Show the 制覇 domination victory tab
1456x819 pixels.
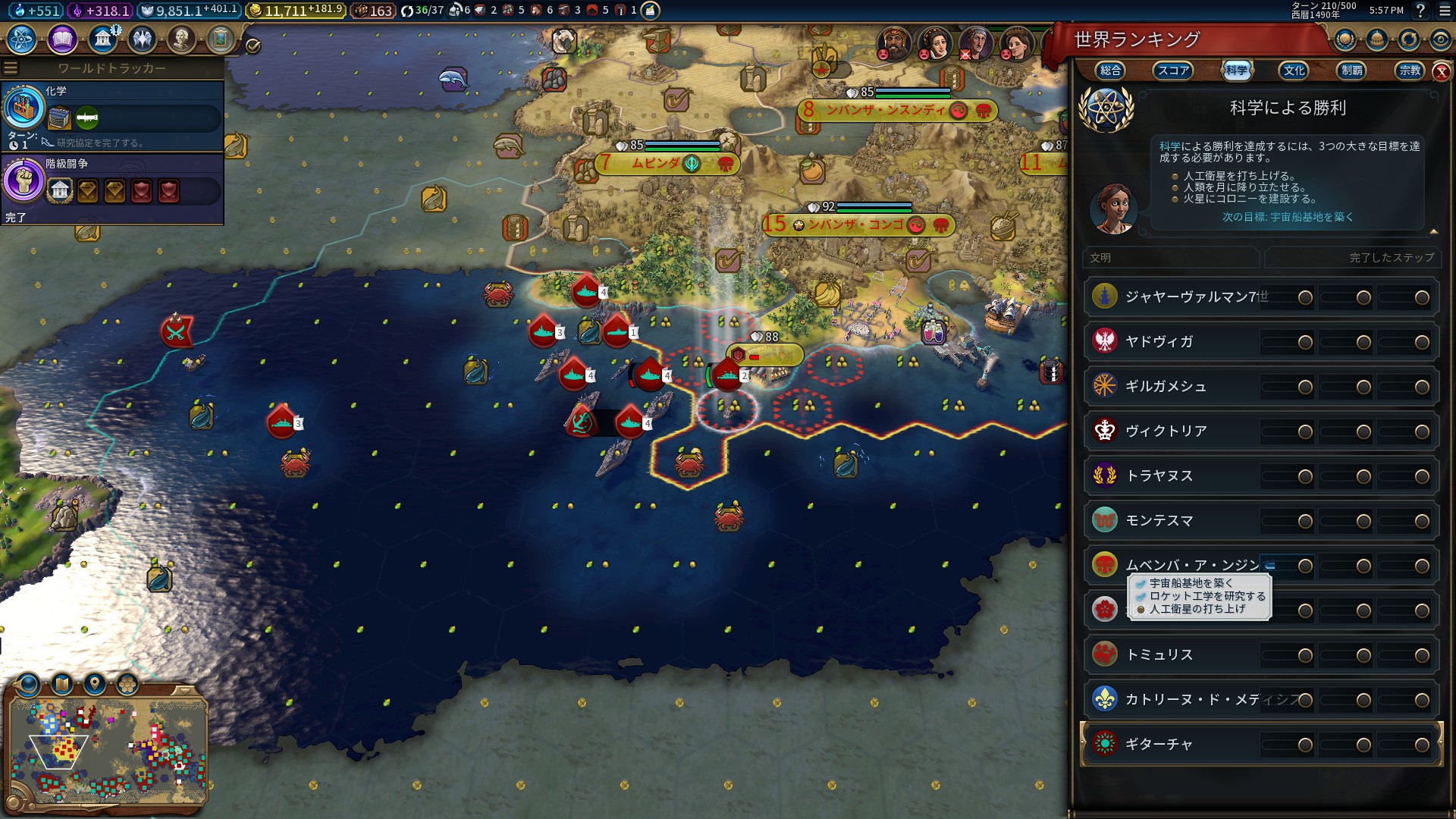pyautogui.click(x=1351, y=71)
